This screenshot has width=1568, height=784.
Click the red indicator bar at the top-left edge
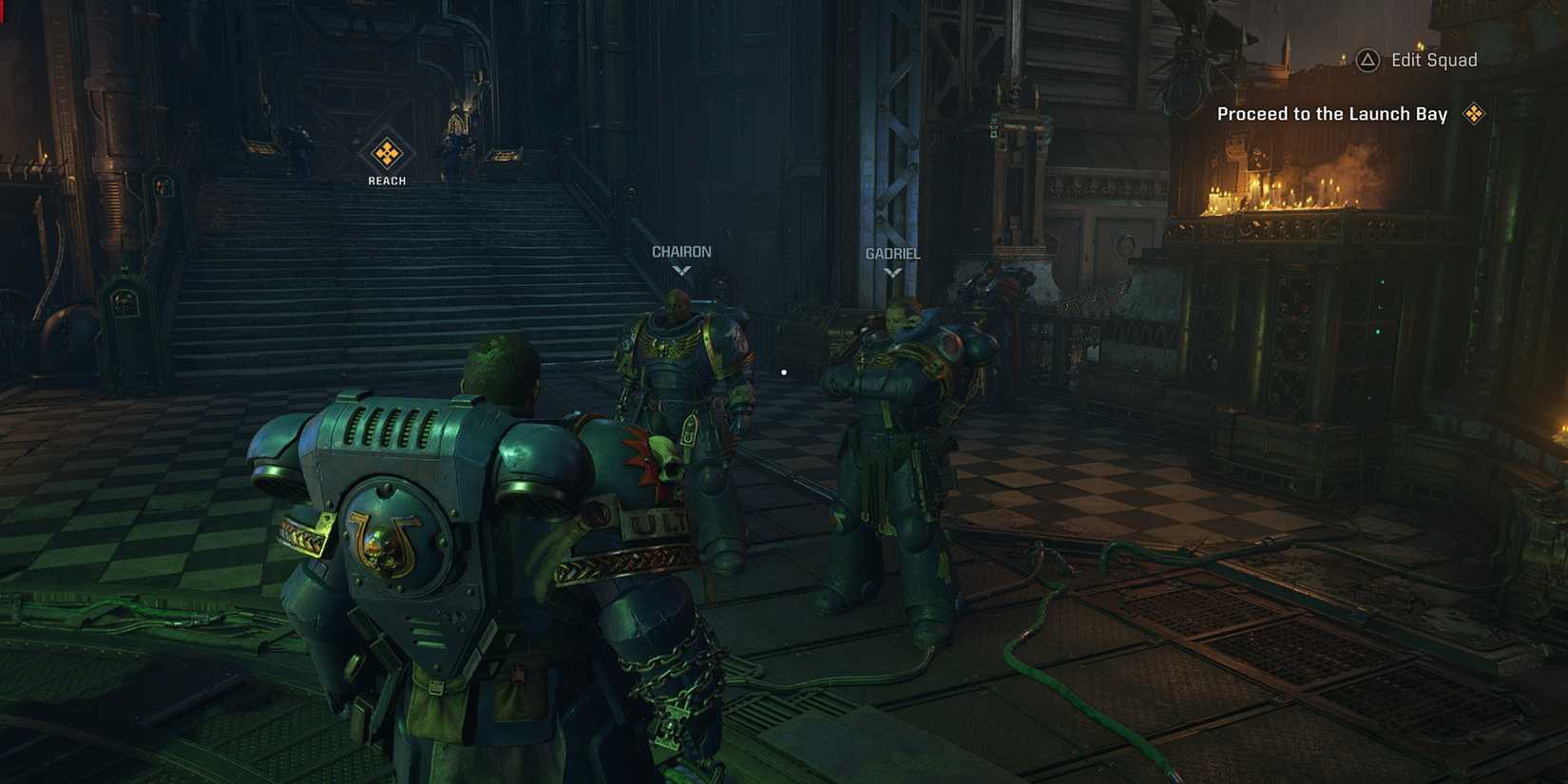4,11
